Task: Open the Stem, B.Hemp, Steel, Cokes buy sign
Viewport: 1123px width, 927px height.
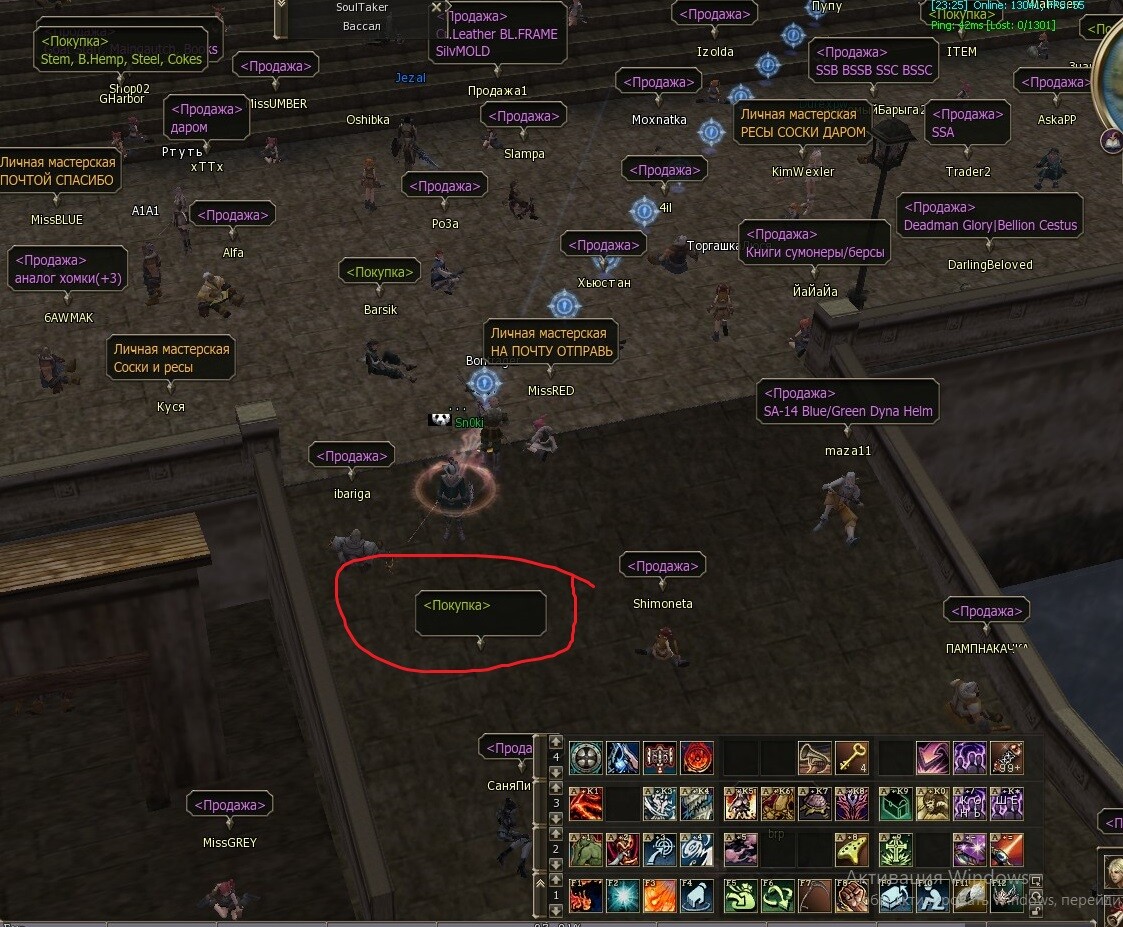Action: pyautogui.click(x=121, y=51)
